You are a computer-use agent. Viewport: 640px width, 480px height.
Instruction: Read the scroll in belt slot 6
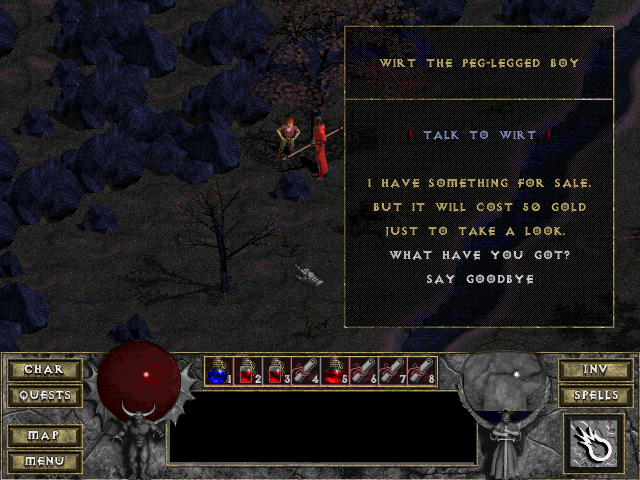(364, 372)
